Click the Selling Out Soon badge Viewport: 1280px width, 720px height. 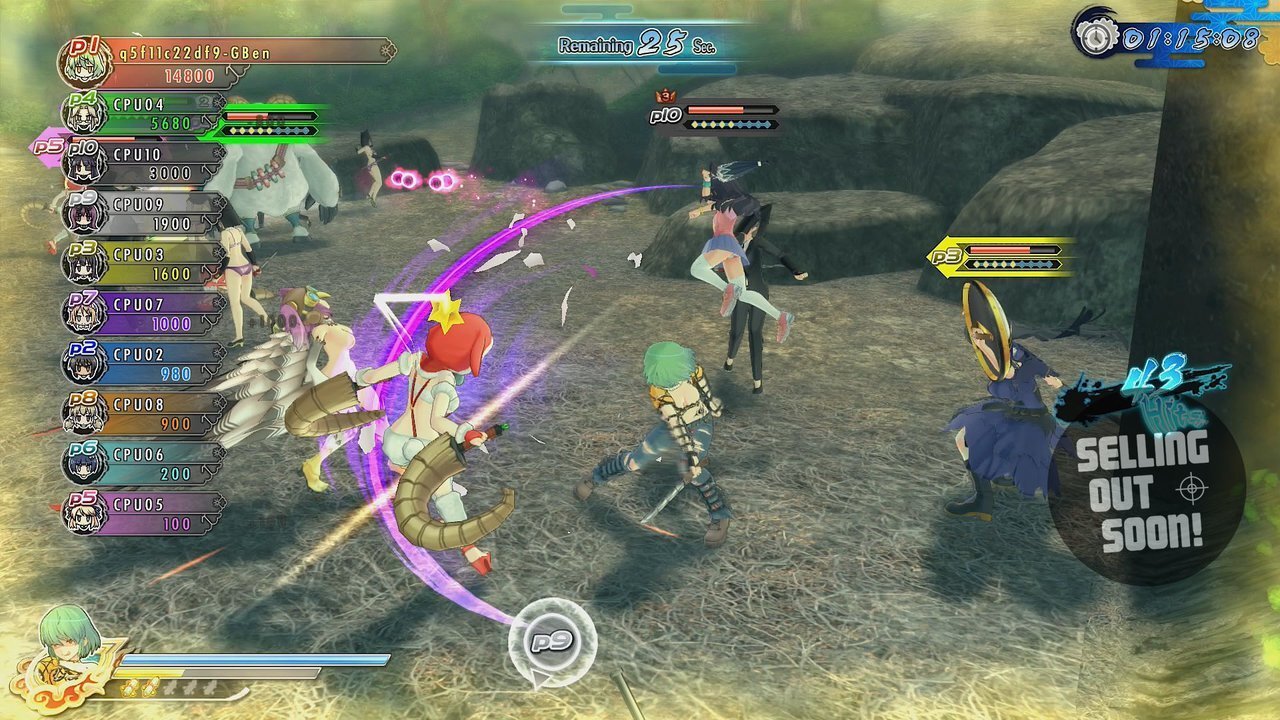(x=1146, y=492)
